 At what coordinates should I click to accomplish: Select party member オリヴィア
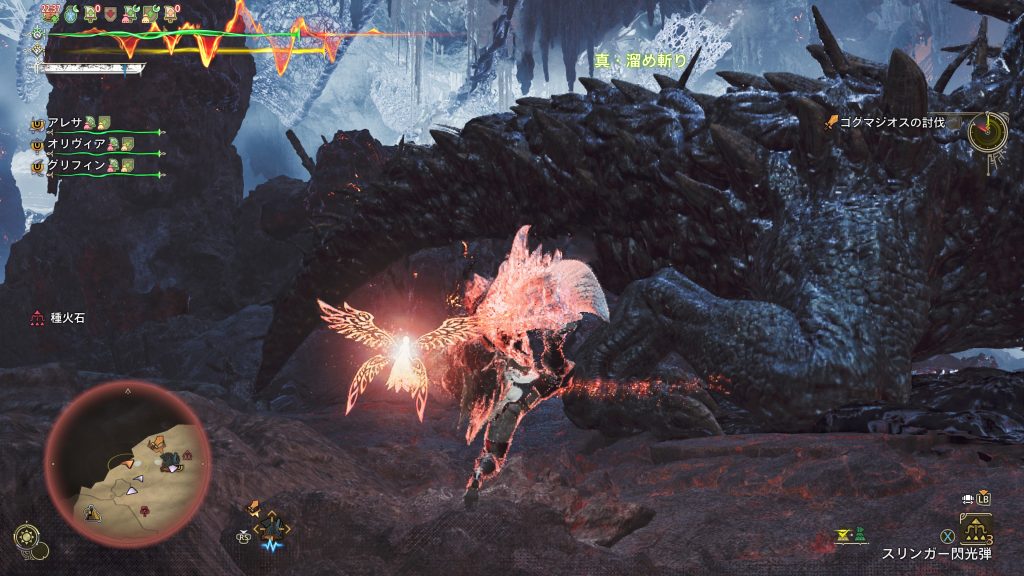(x=71, y=144)
